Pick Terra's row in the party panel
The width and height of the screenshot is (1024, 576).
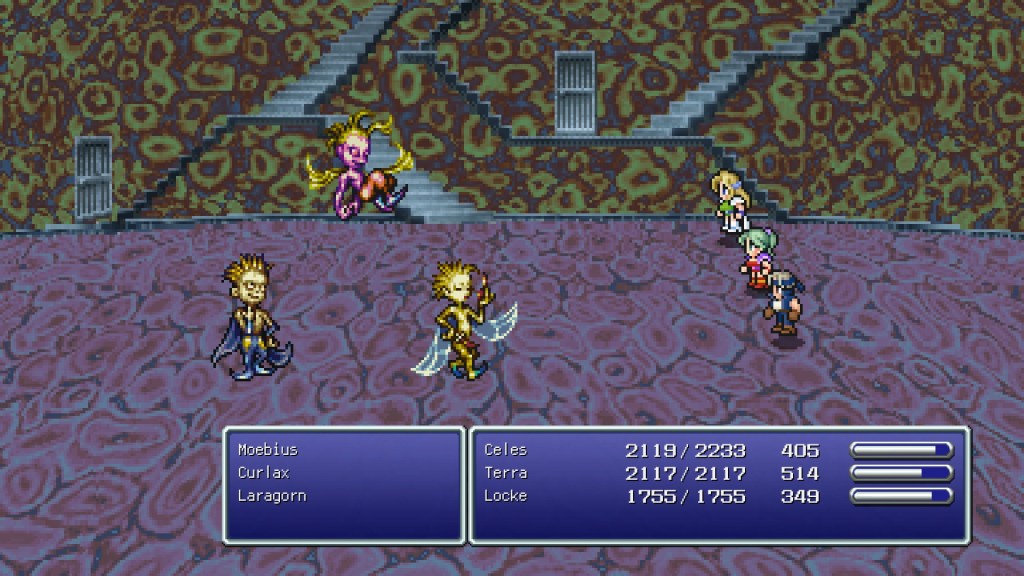coord(505,473)
